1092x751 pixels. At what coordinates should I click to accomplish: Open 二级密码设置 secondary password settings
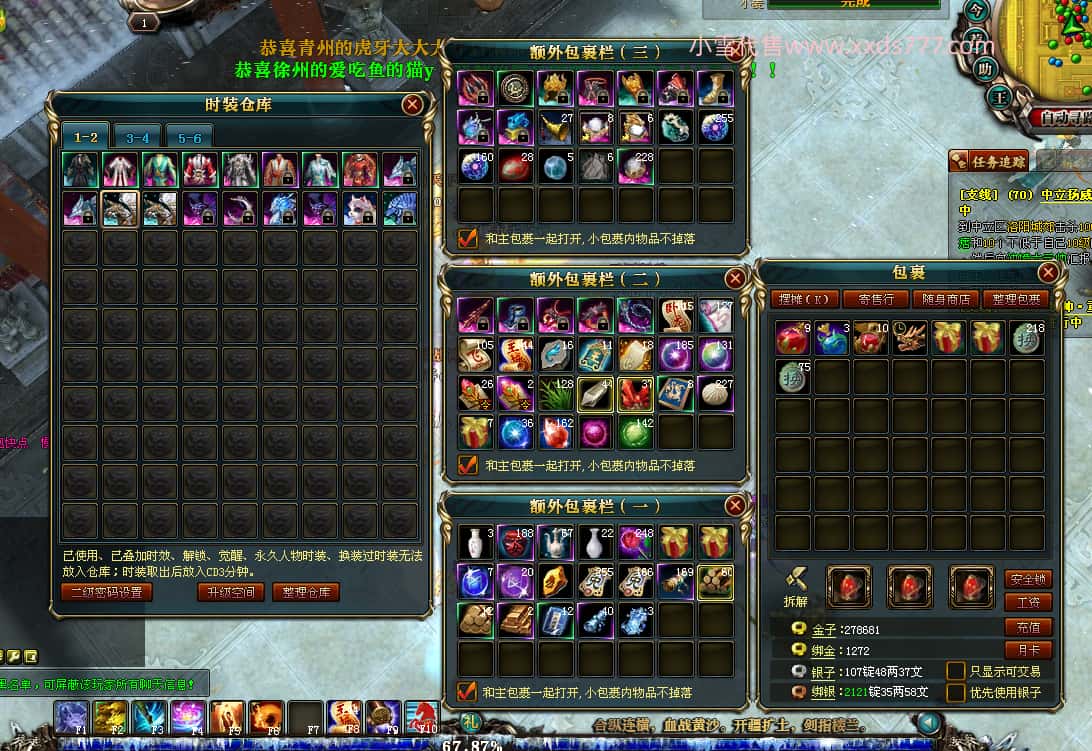(107, 592)
